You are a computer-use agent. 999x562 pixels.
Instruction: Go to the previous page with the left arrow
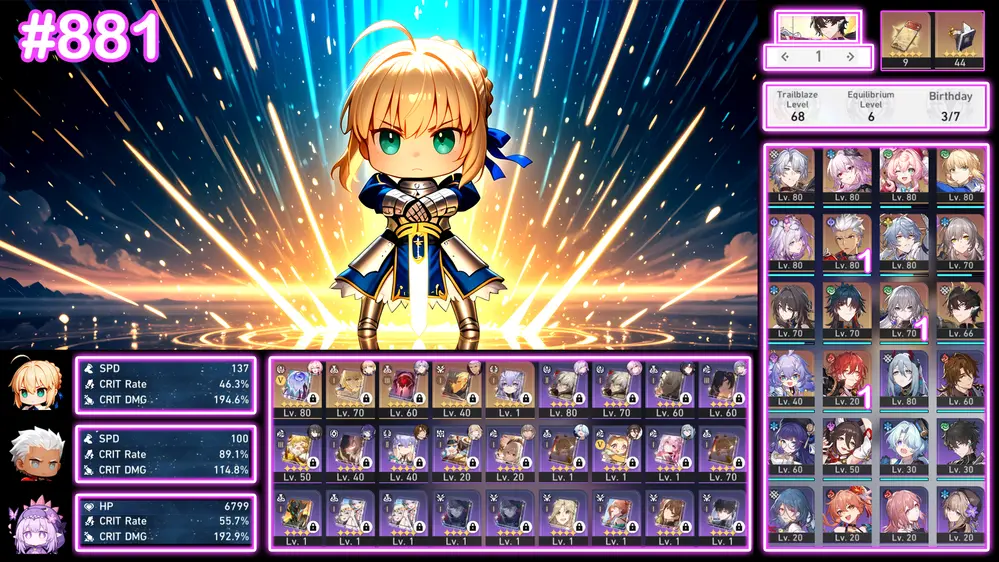click(x=785, y=57)
